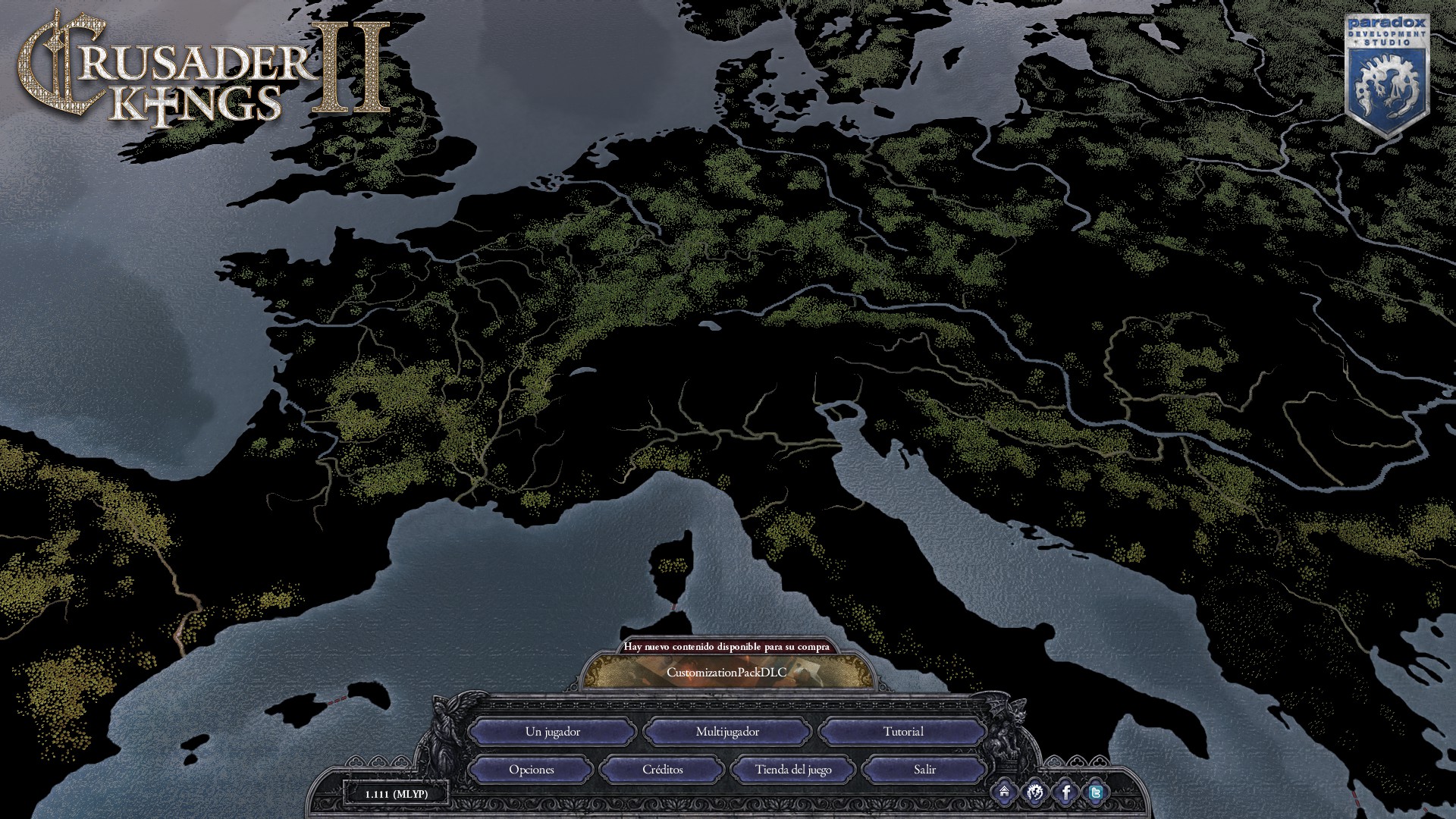Open the home page icon
Image resolution: width=1456 pixels, height=819 pixels.
[x=1004, y=793]
